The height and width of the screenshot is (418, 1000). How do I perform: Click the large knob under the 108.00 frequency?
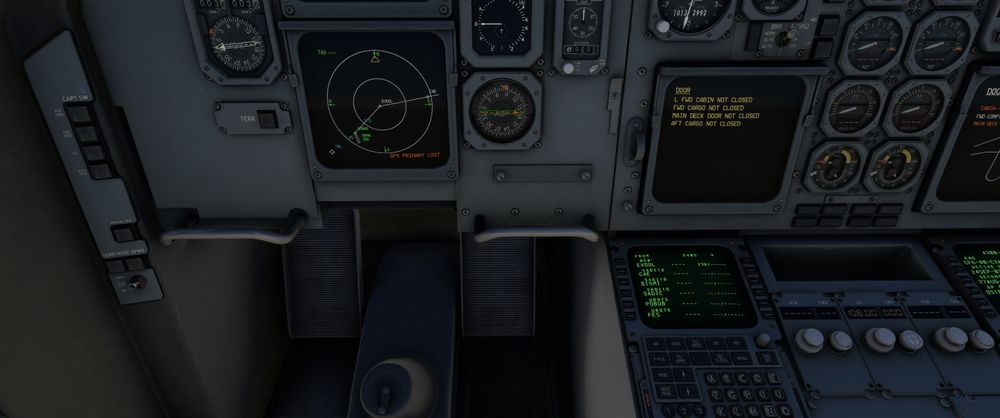pos(879,338)
